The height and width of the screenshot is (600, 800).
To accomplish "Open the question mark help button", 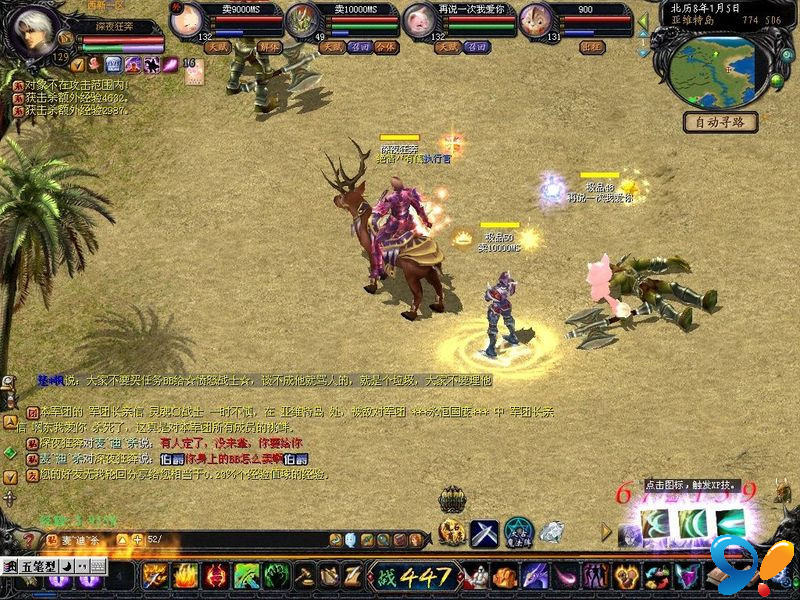I will pyautogui.click(x=30, y=540).
